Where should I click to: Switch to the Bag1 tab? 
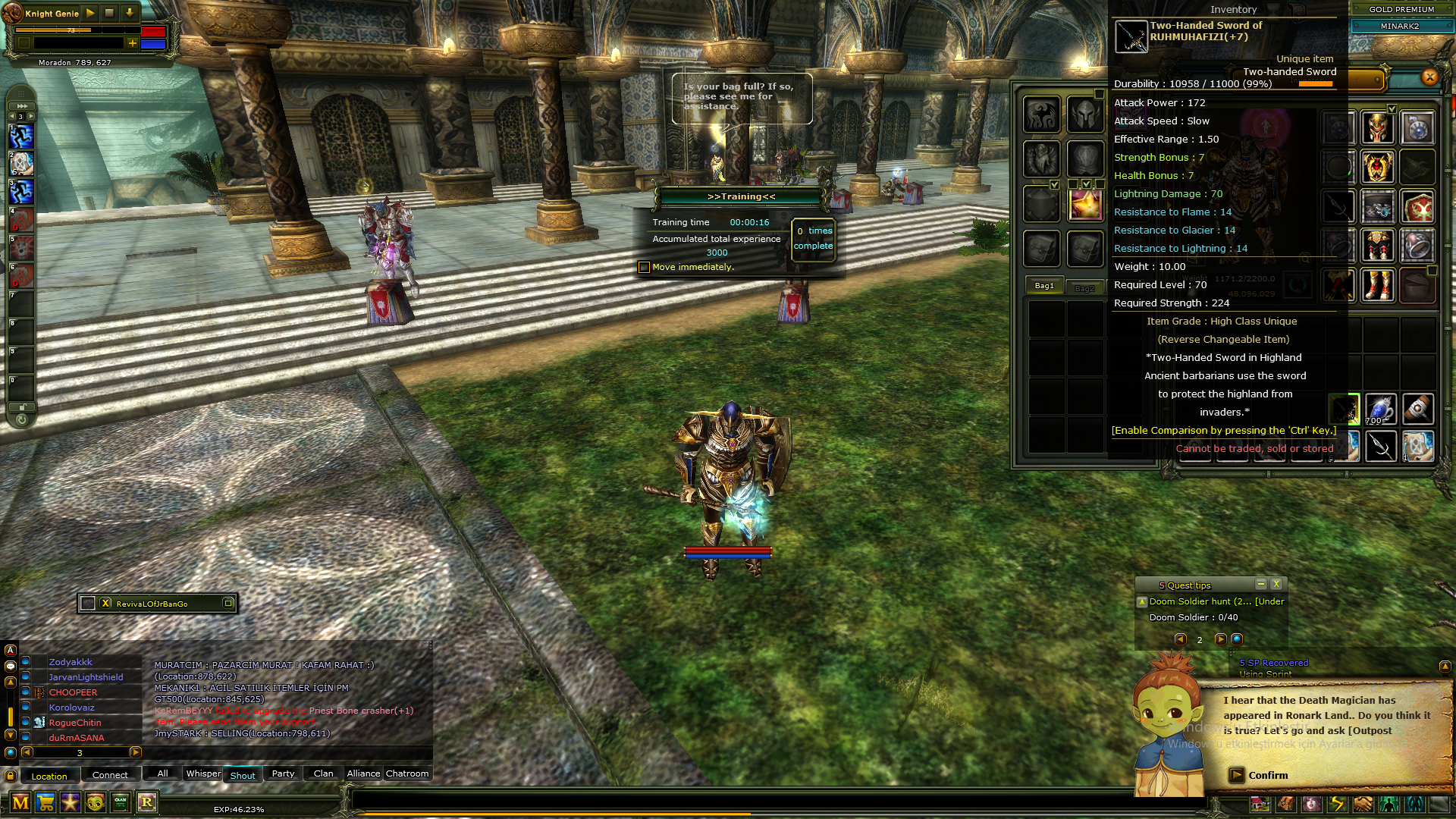[x=1044, y=286]
